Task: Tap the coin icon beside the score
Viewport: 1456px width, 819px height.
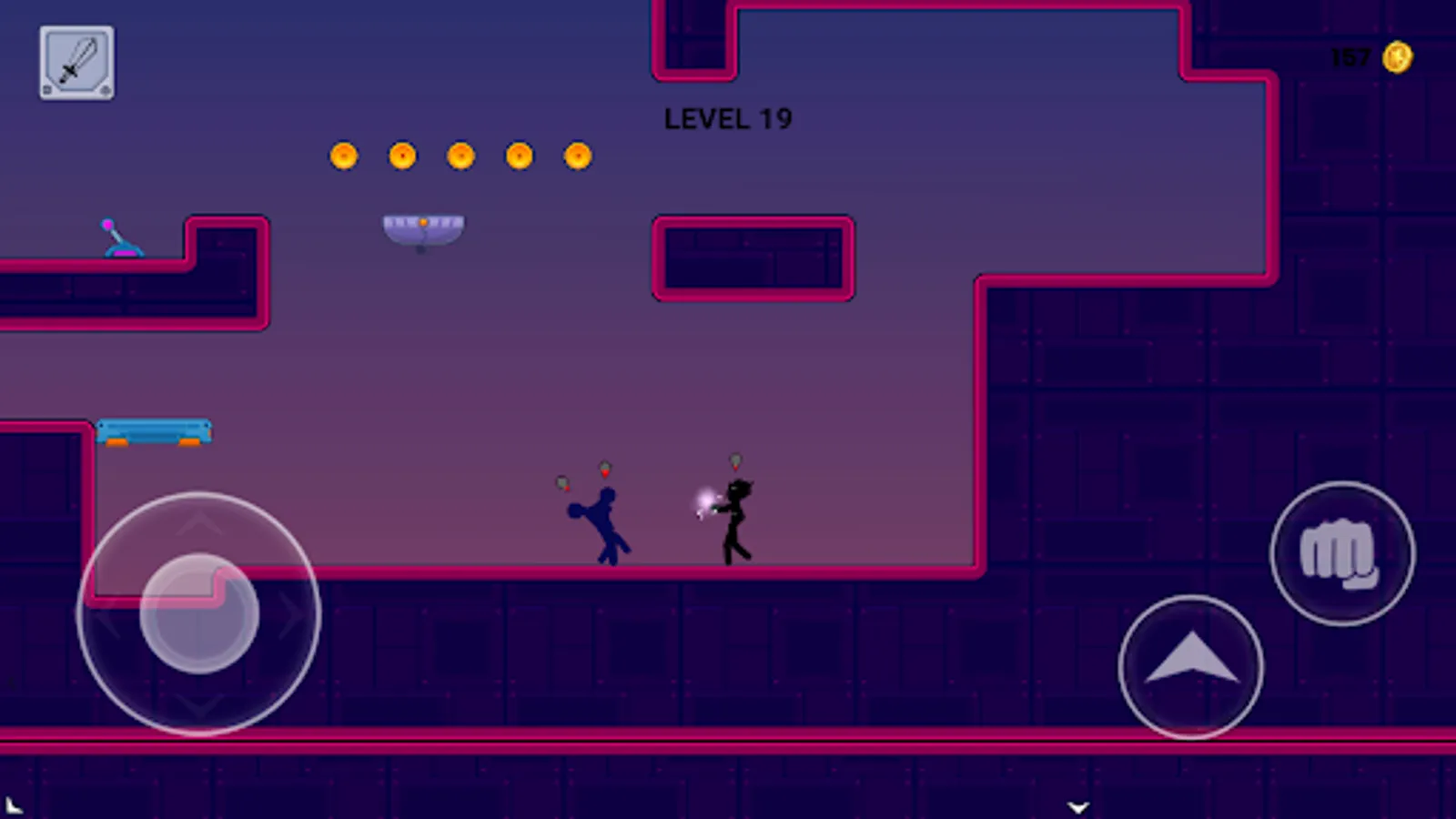Action: point(1399,57)
